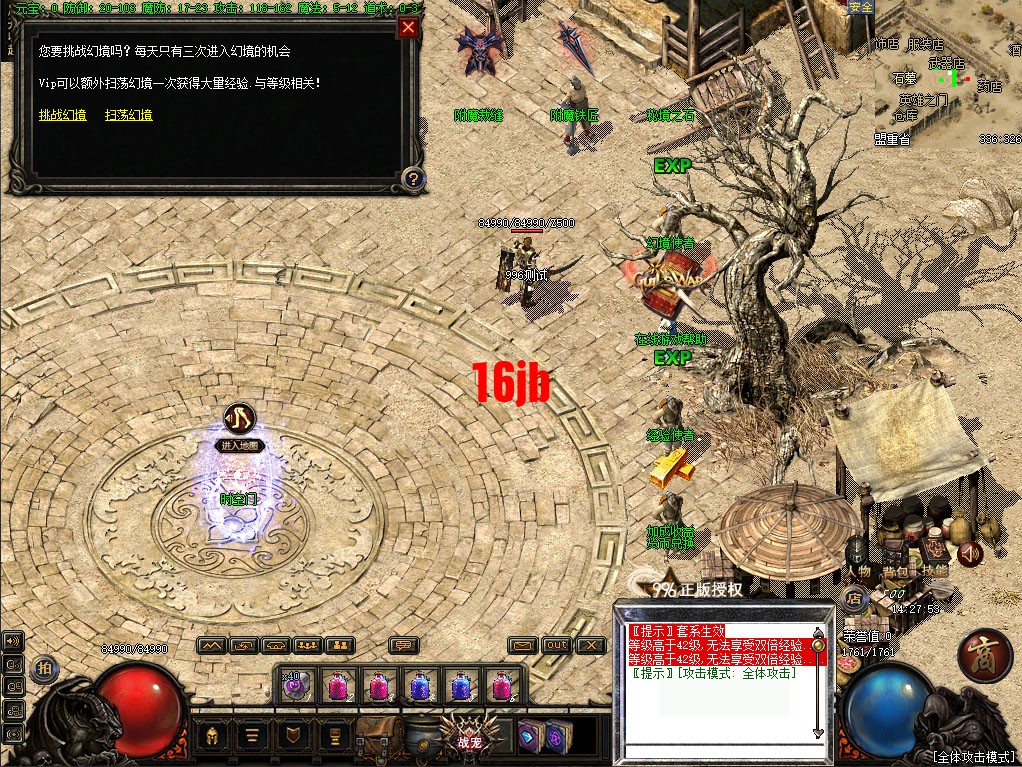Screen dimensions: 1022x767
Task: Open the 店 shop round button
Action: (854, 599)
